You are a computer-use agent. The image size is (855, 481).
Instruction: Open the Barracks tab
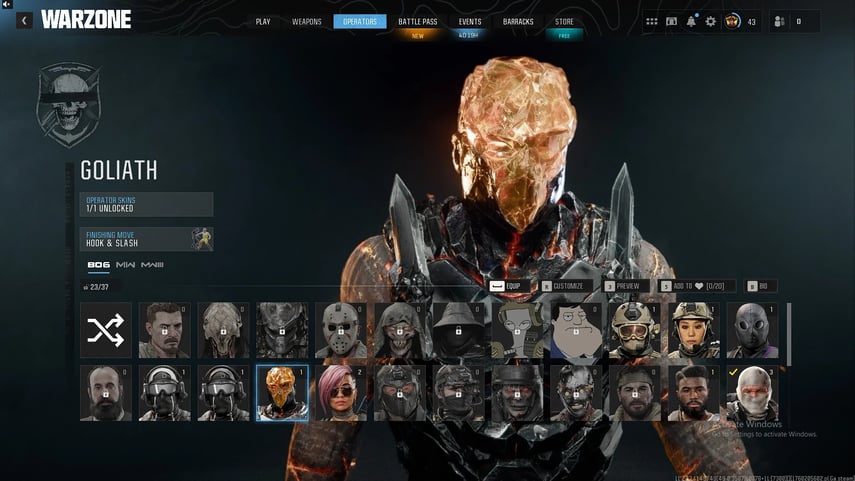[518, 21]
